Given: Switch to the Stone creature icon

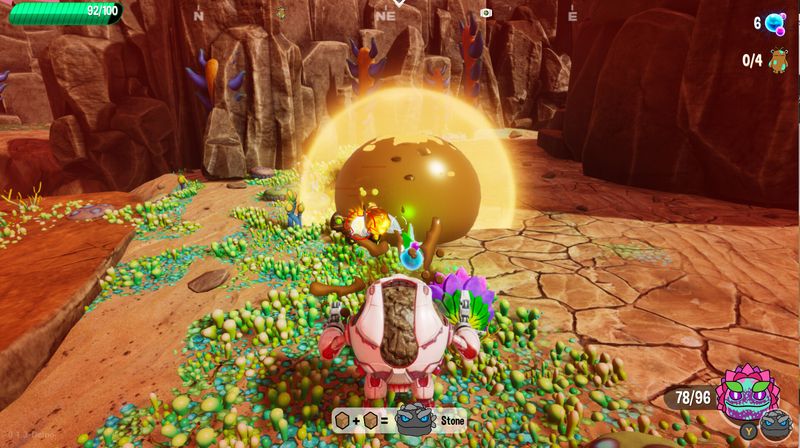Looking at the screenshot, I should point(773,426).
